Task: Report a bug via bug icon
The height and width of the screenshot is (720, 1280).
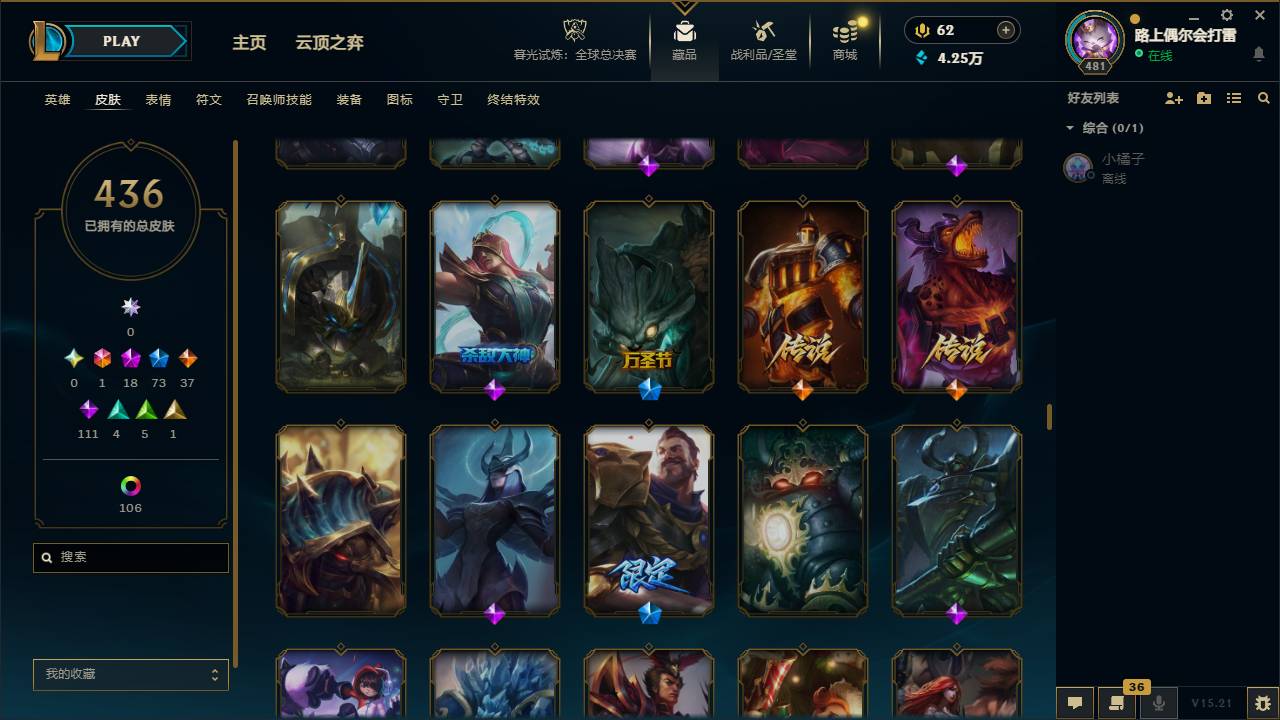Action: 1262,703
